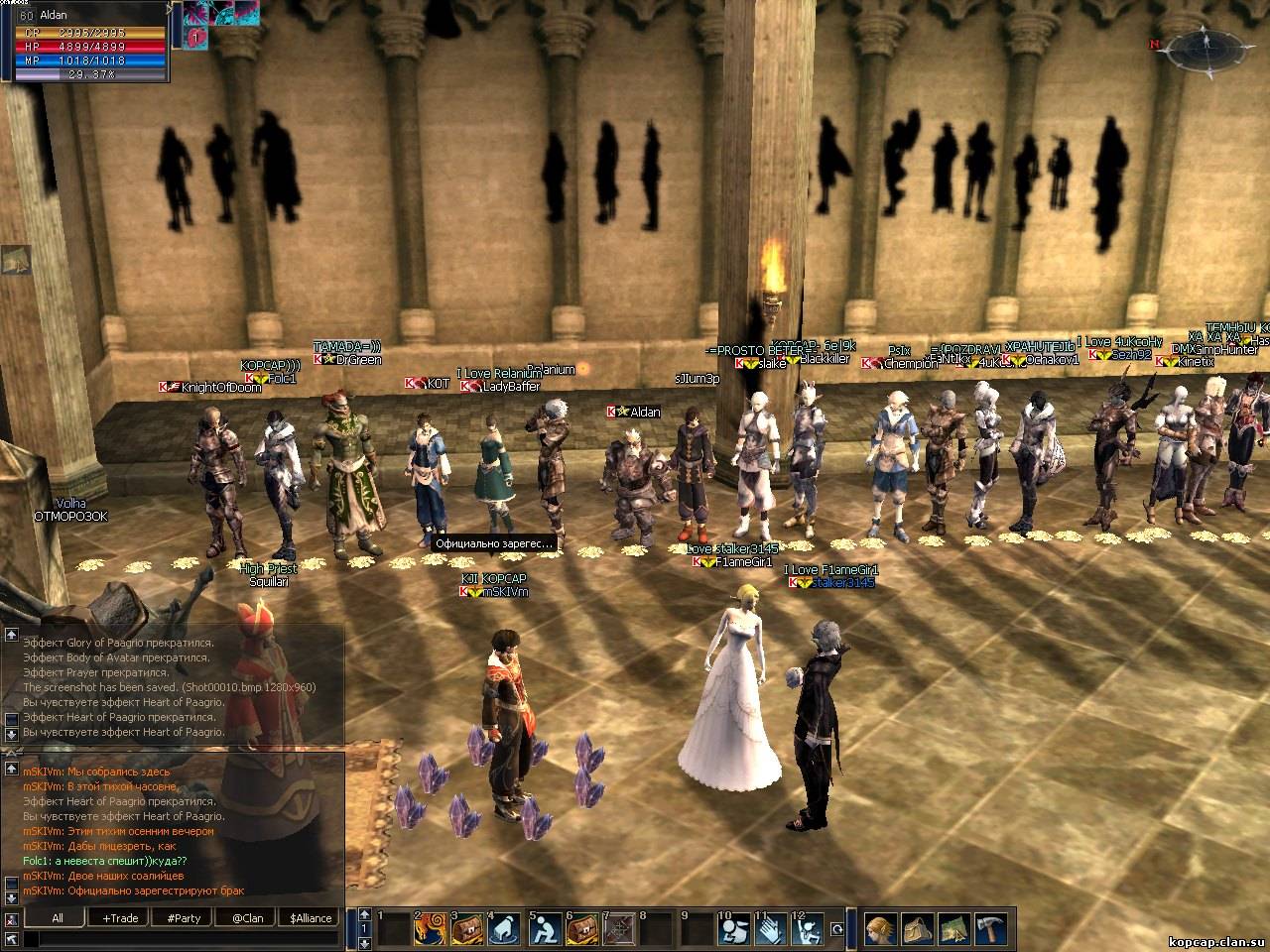Use the waving figure action in slot 12
Image resolution: width=1270 pixels, height=952 pixels.
(808, 930)
